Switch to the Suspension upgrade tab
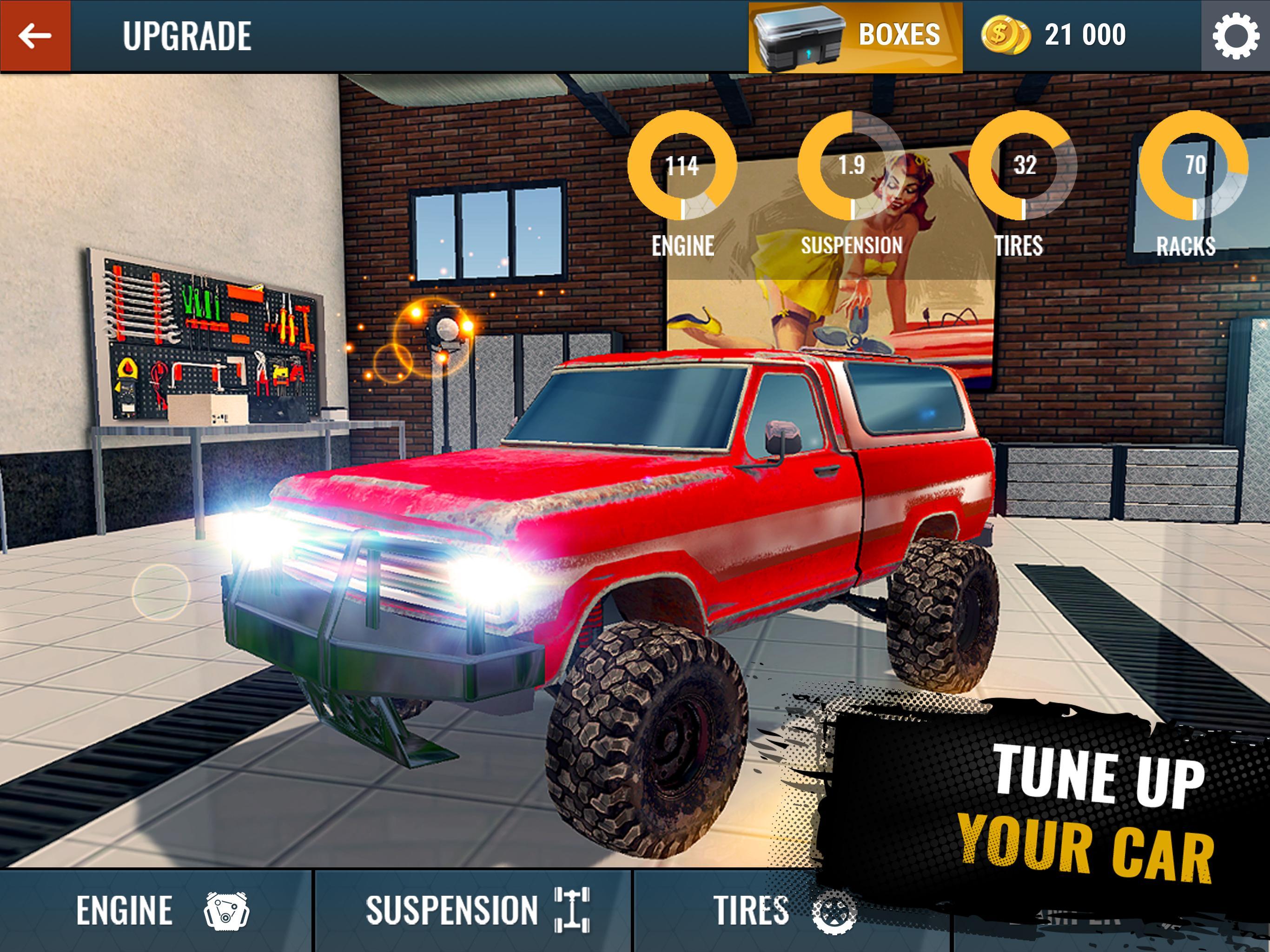Viewport: 1270px width, 952px height. [x=473, y=910]
